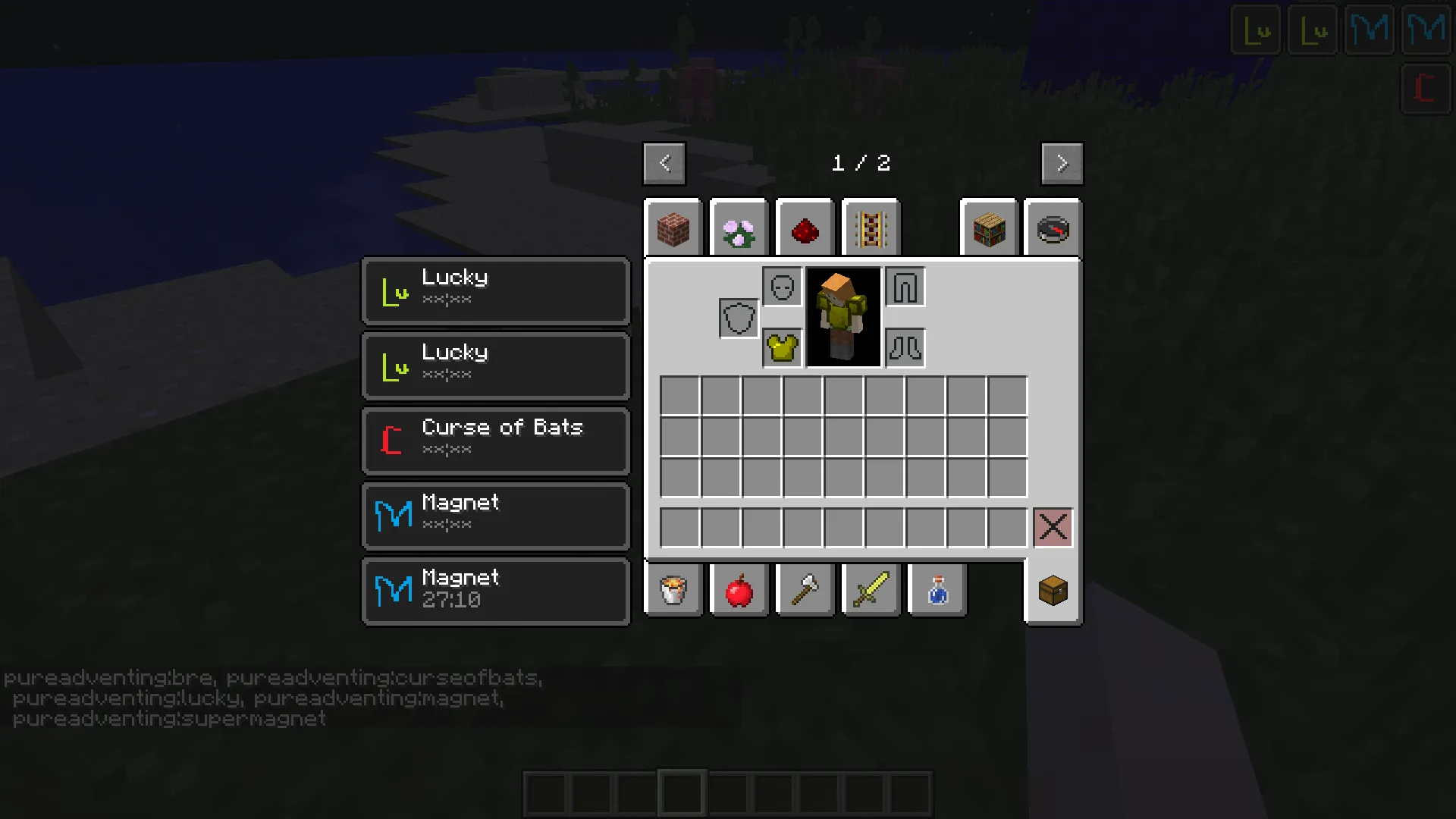The width and height of the screenshot is (1456, 819).
Task: Select the apple food tab
Action: click(x=739, y=590)
